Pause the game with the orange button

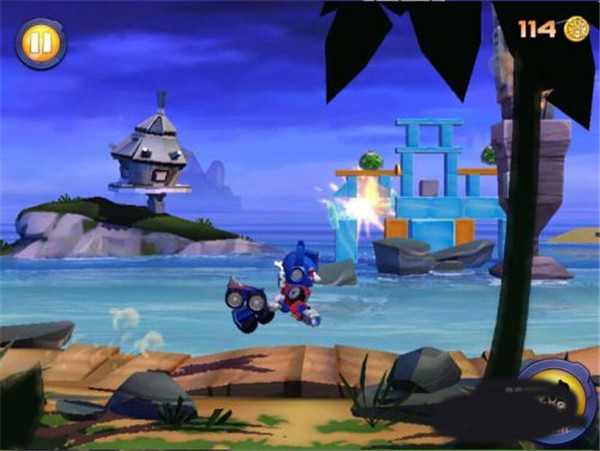(x=41, y=44)
